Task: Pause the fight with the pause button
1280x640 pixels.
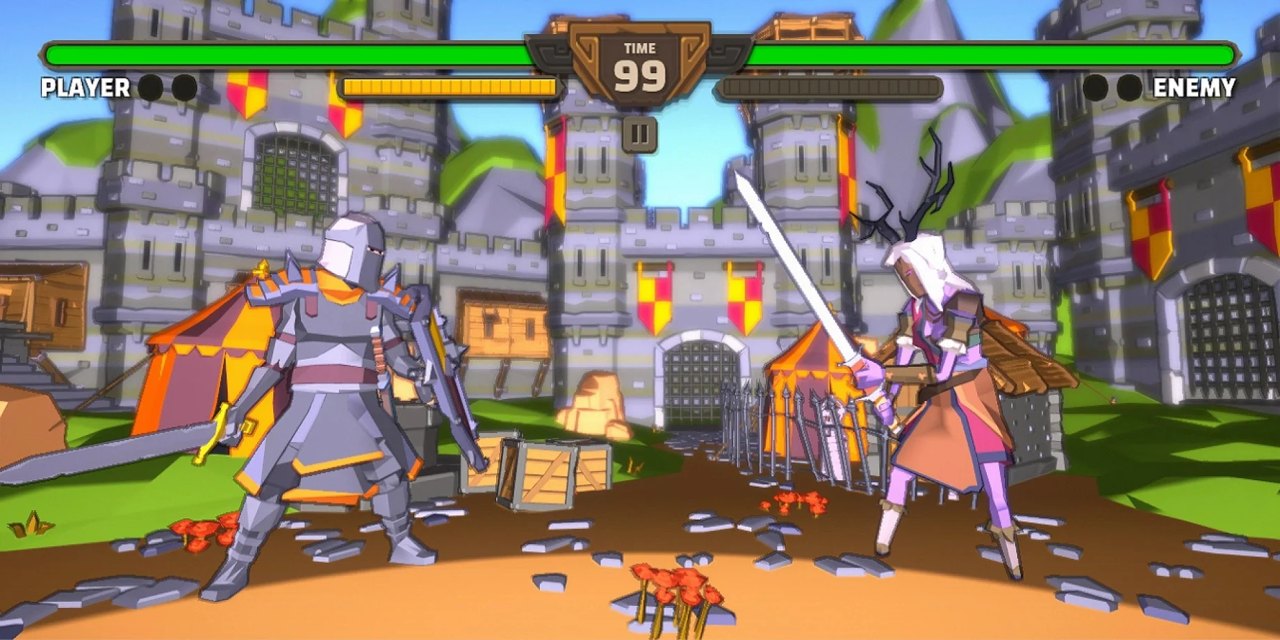Action: coord(639,133)
